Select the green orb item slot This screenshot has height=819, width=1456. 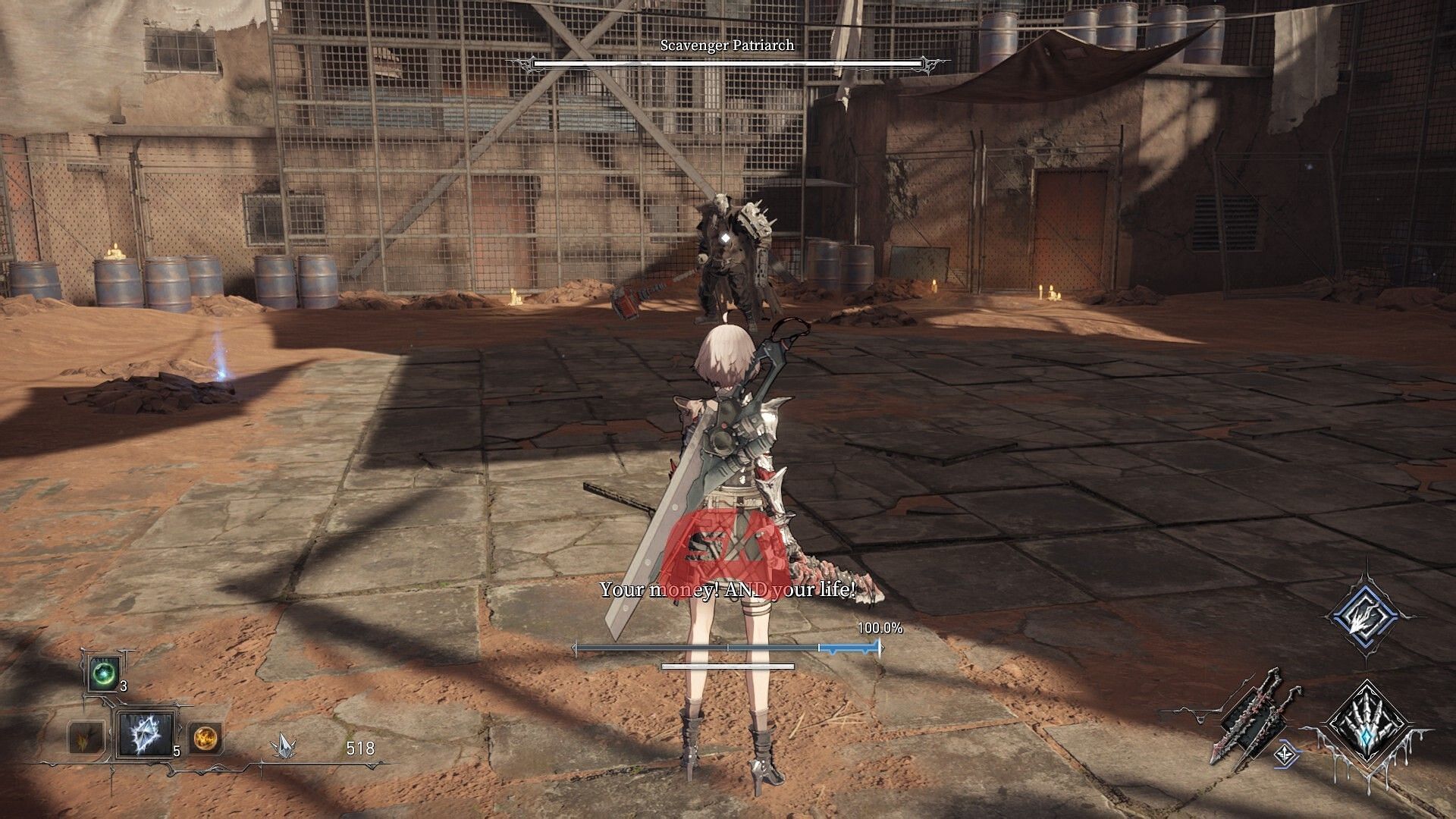tap(102, 673)
